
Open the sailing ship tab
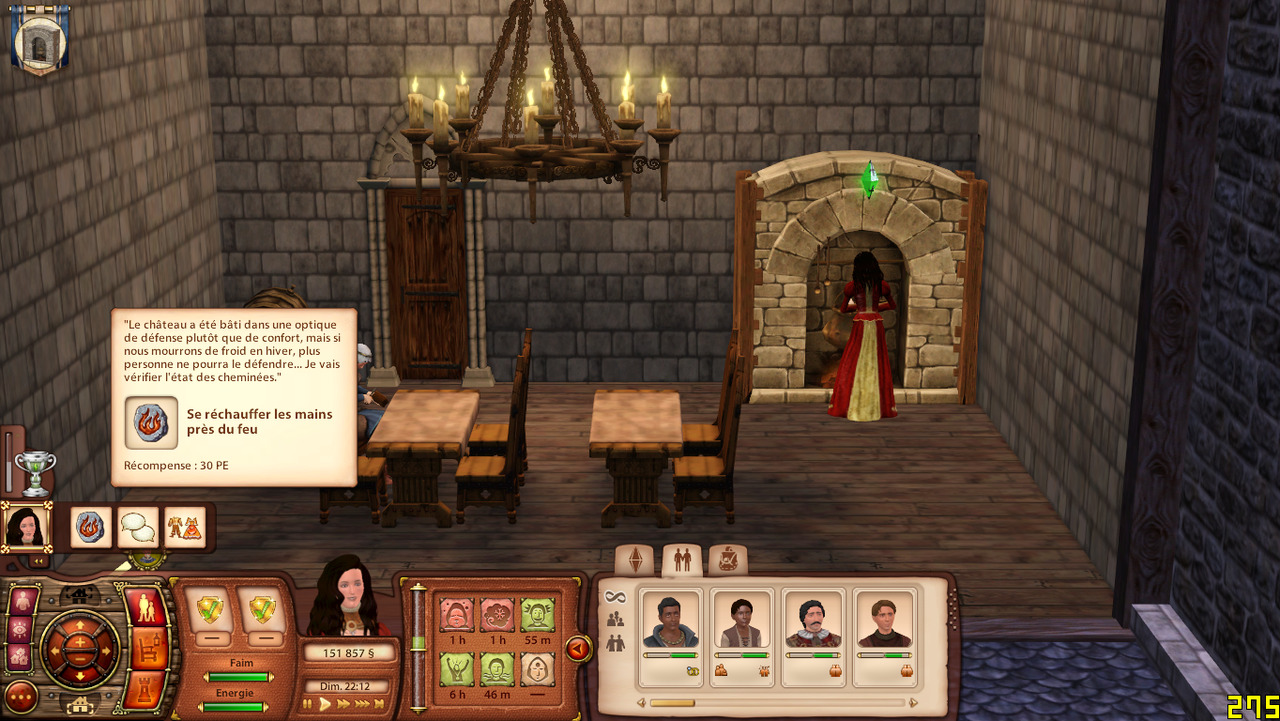727,561
